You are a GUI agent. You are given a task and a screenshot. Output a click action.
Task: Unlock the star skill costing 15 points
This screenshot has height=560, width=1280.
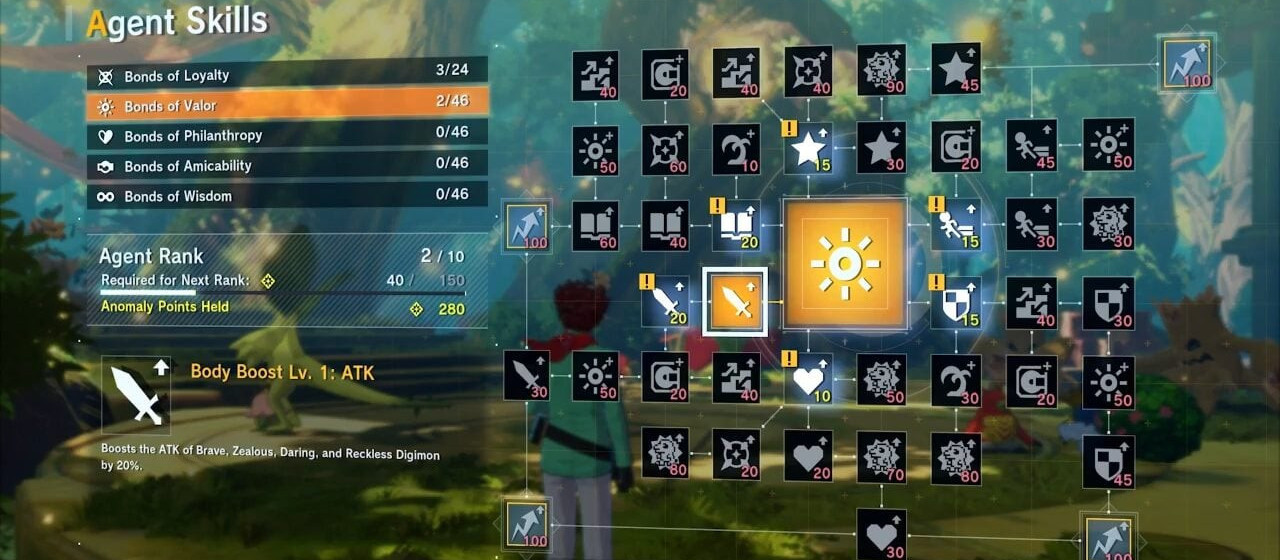808,148
